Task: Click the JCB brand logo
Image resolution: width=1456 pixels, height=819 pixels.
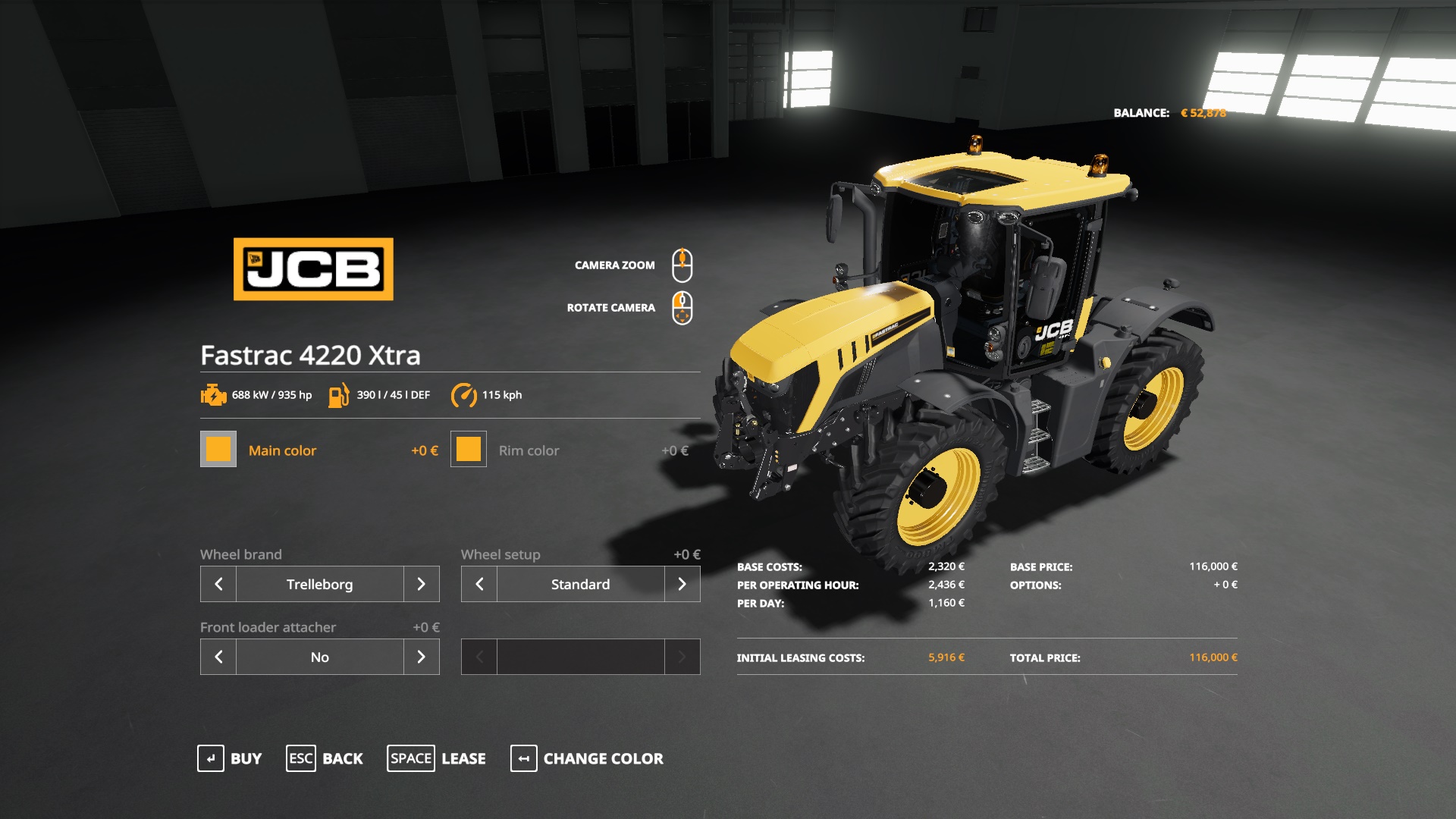Action: pyautogui.click(x=312, y=269)
